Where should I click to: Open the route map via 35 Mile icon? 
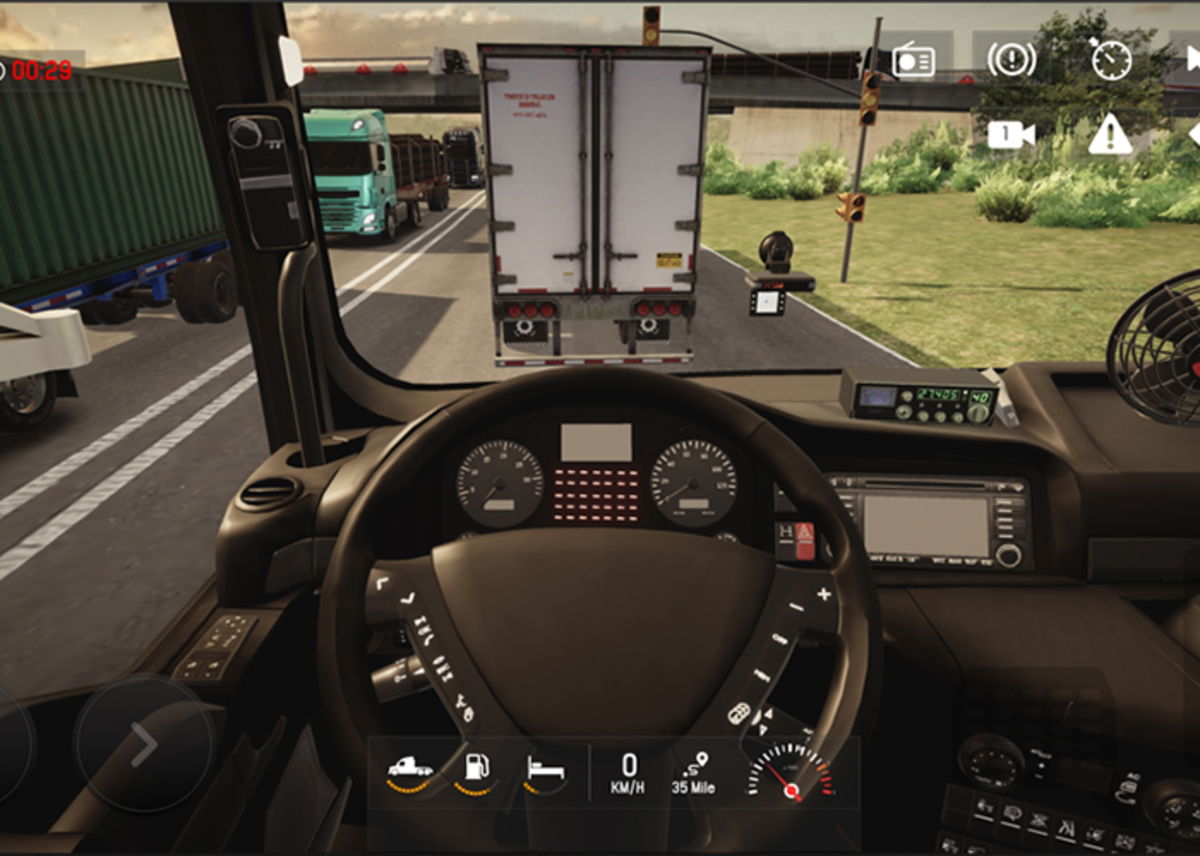(x=693, y=773)
